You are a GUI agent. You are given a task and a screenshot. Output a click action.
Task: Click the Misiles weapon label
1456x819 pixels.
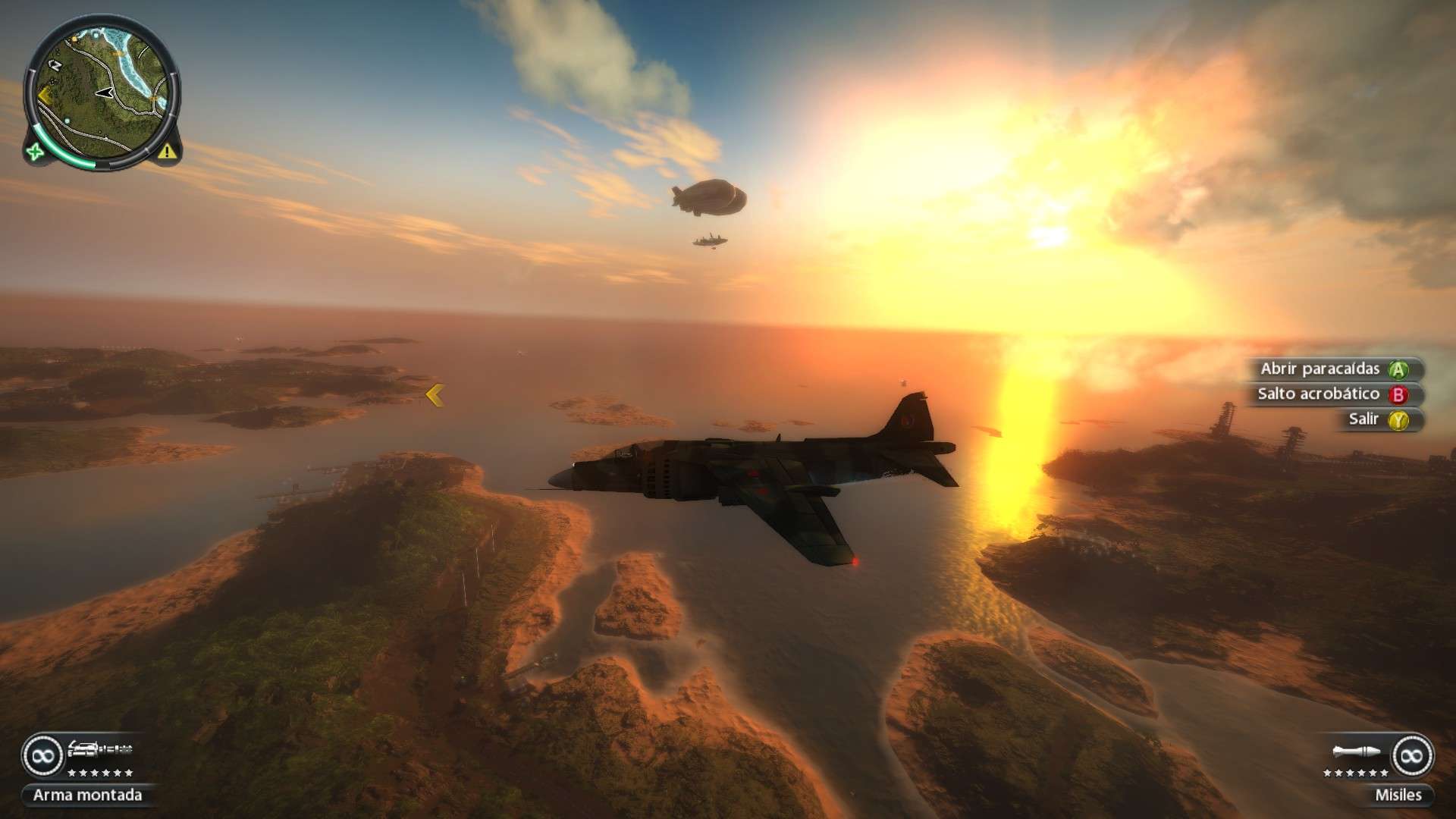click(1398, 795)
